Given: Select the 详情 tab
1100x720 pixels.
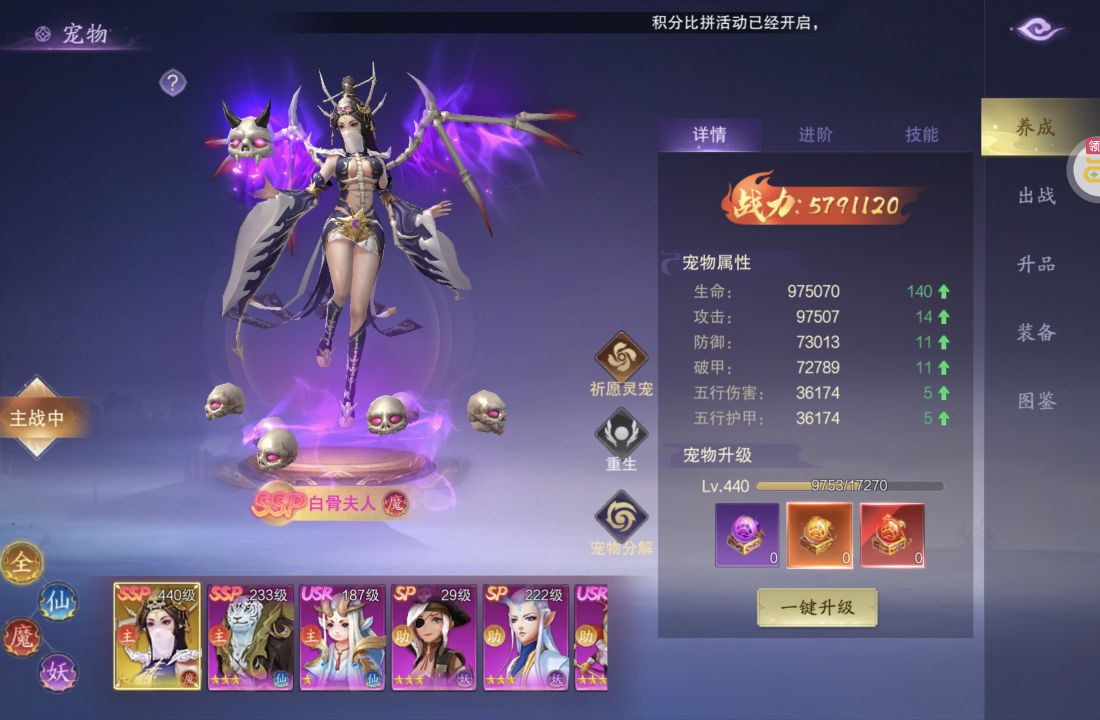Looking at the screenshot, I should [x=709, y=135].
